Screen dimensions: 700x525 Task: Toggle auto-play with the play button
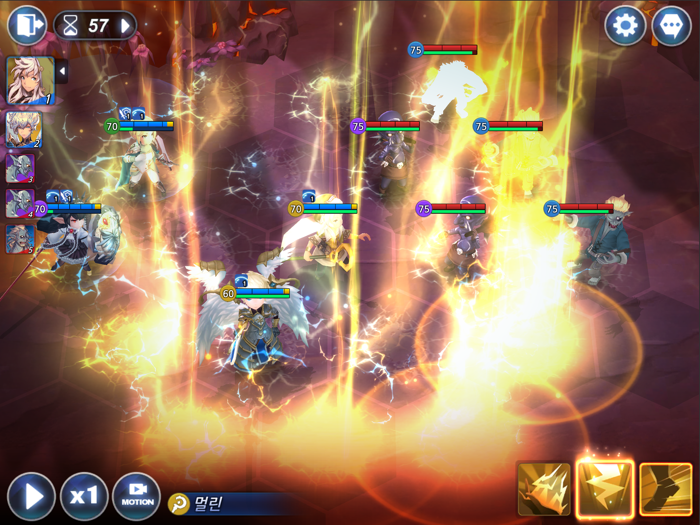[x=31, y=496]
